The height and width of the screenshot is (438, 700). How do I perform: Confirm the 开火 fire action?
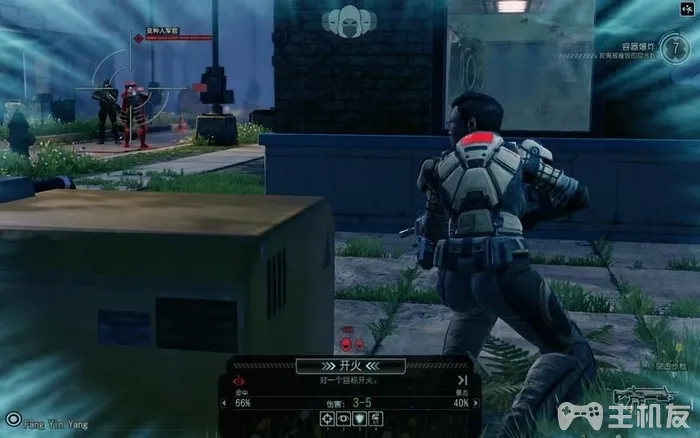tap(350, 366)
